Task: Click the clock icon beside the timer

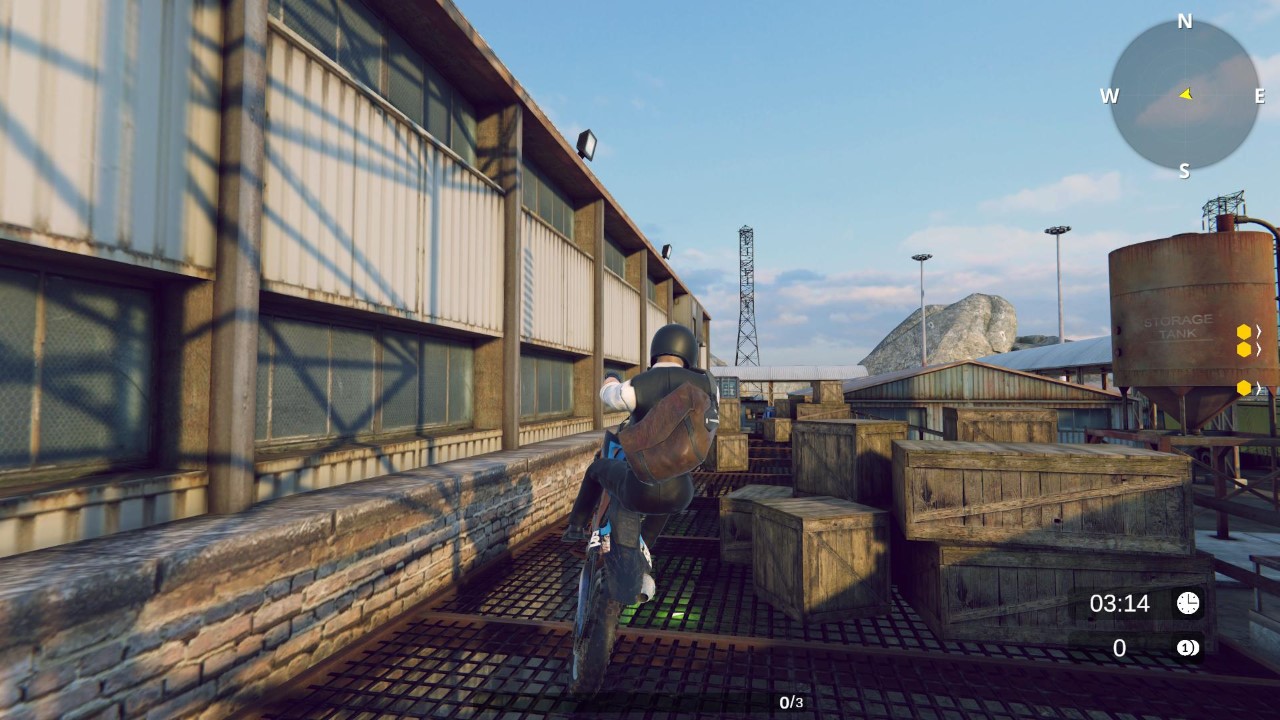Action: coord(1187,604)
